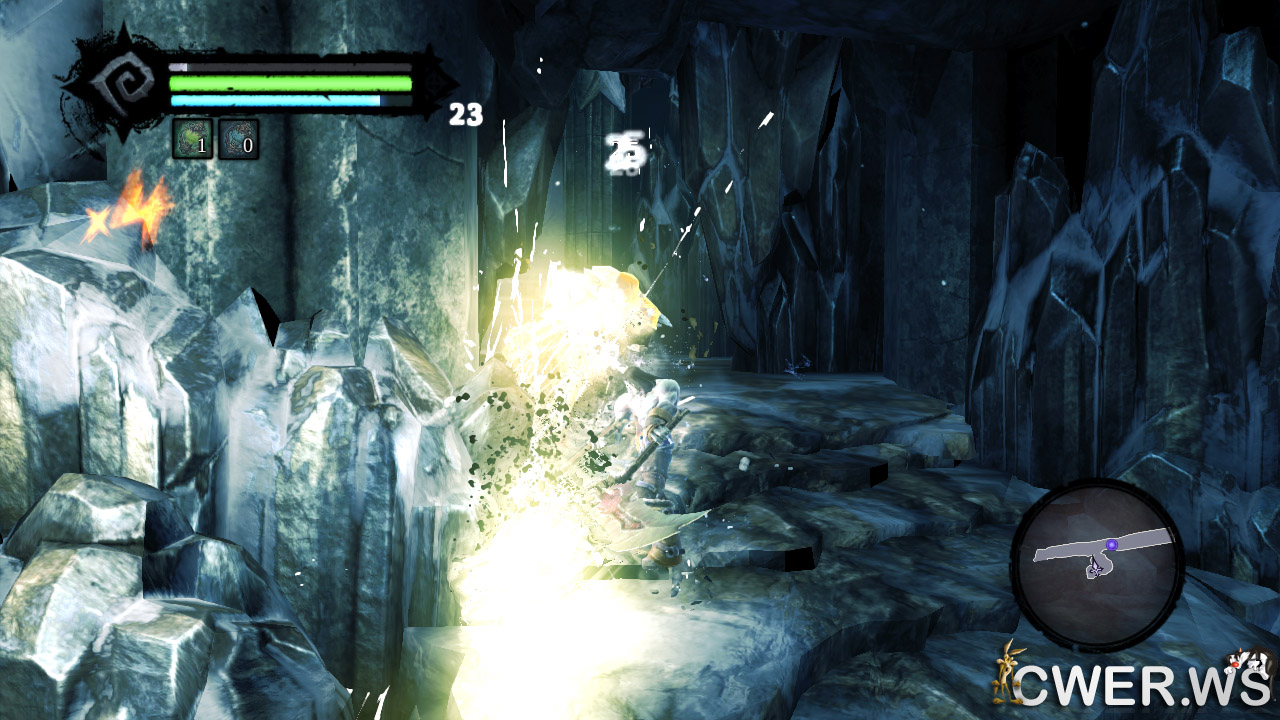Select the green health potion slot

[x=192, y=139]
